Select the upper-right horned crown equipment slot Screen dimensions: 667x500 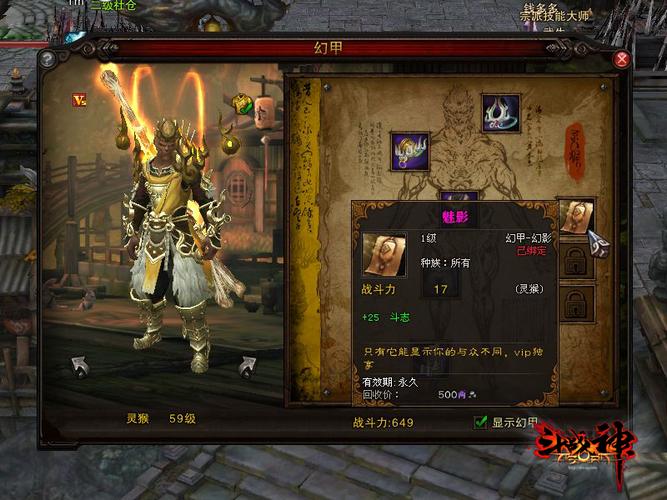coord(499,112)
